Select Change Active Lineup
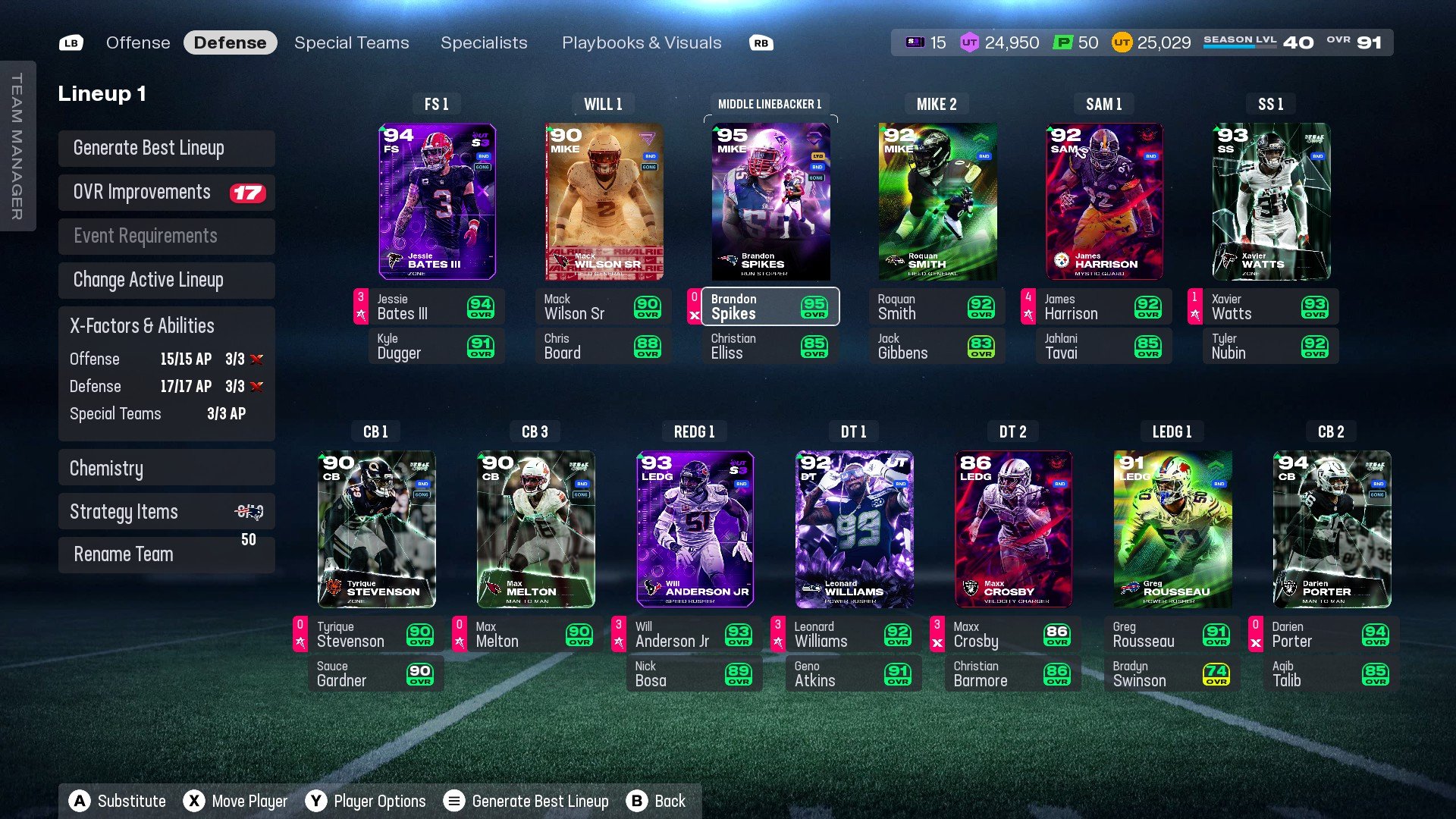This screenshot has width=1456, height=819. click(166, 280)
